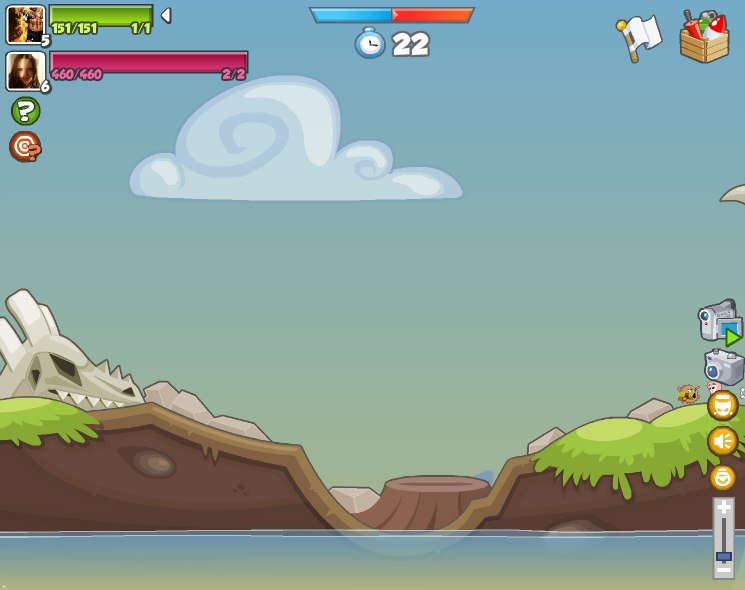
Task: Start video recording with the camcorder
Action: [720, 322]
